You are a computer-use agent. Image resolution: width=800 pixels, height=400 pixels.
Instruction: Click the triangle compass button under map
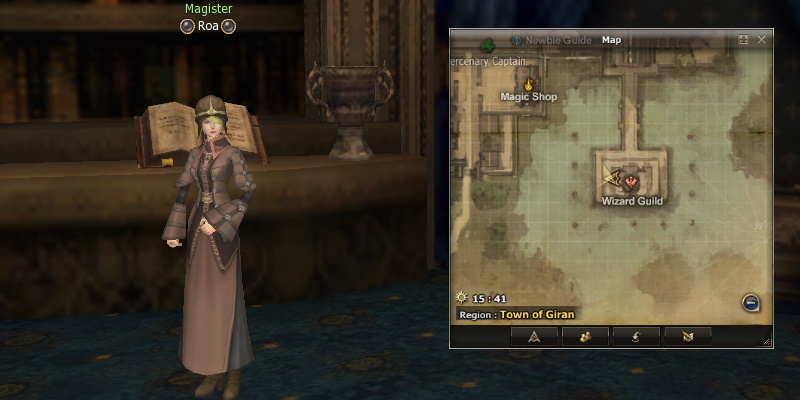coord(534,336)
